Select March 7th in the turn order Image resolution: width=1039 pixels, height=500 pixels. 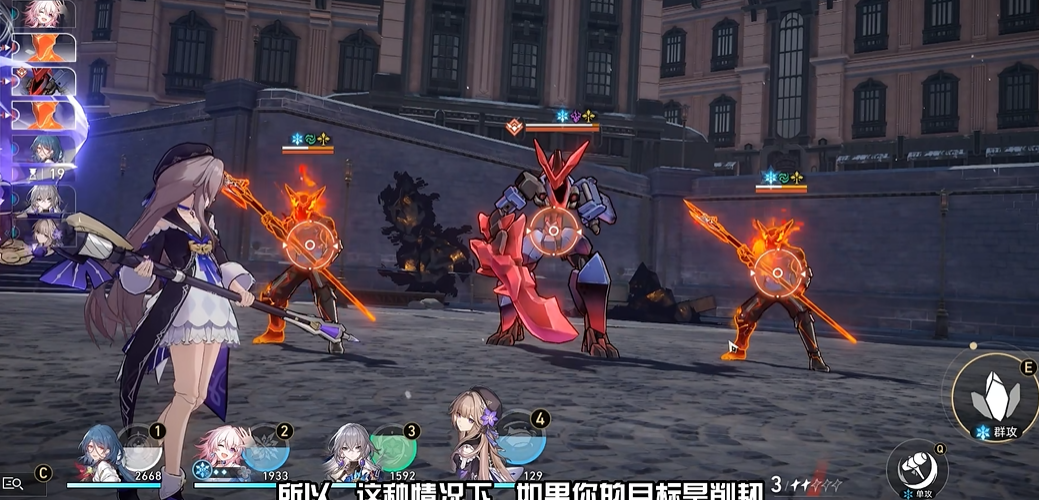tap(47, 13)
